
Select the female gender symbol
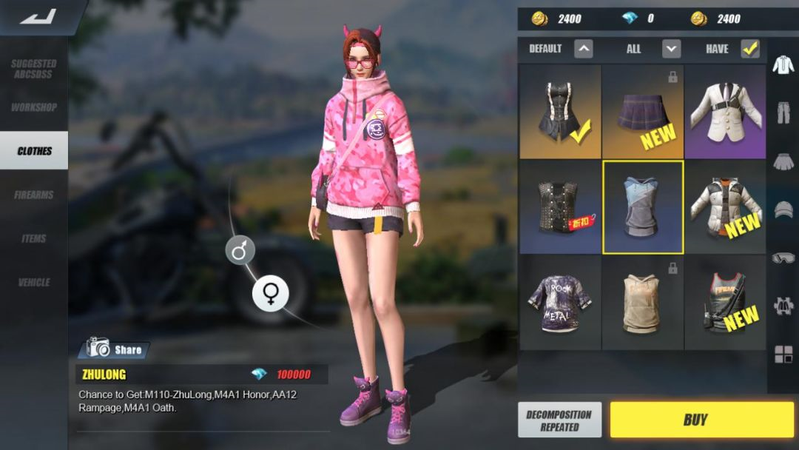pos(270,292)
